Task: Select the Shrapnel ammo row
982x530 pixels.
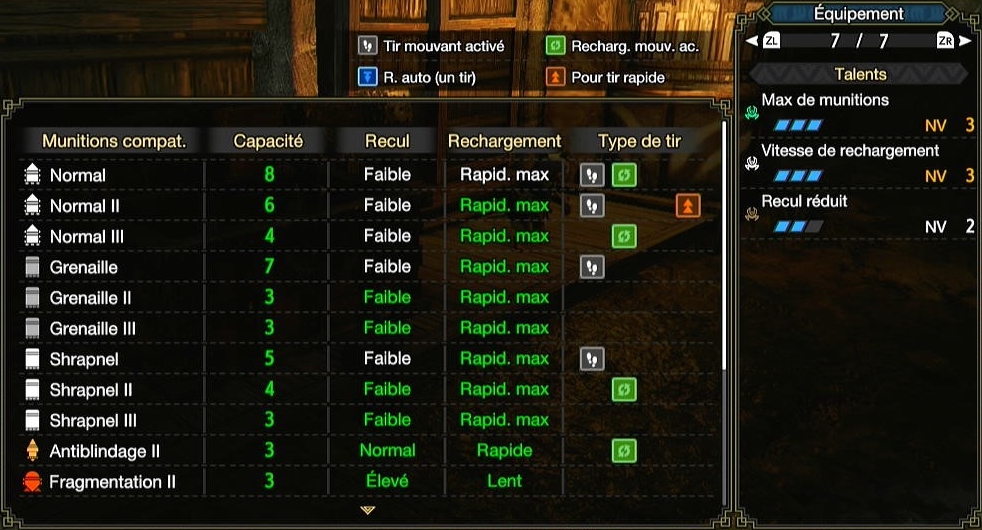Action: [x=84, y=359]
